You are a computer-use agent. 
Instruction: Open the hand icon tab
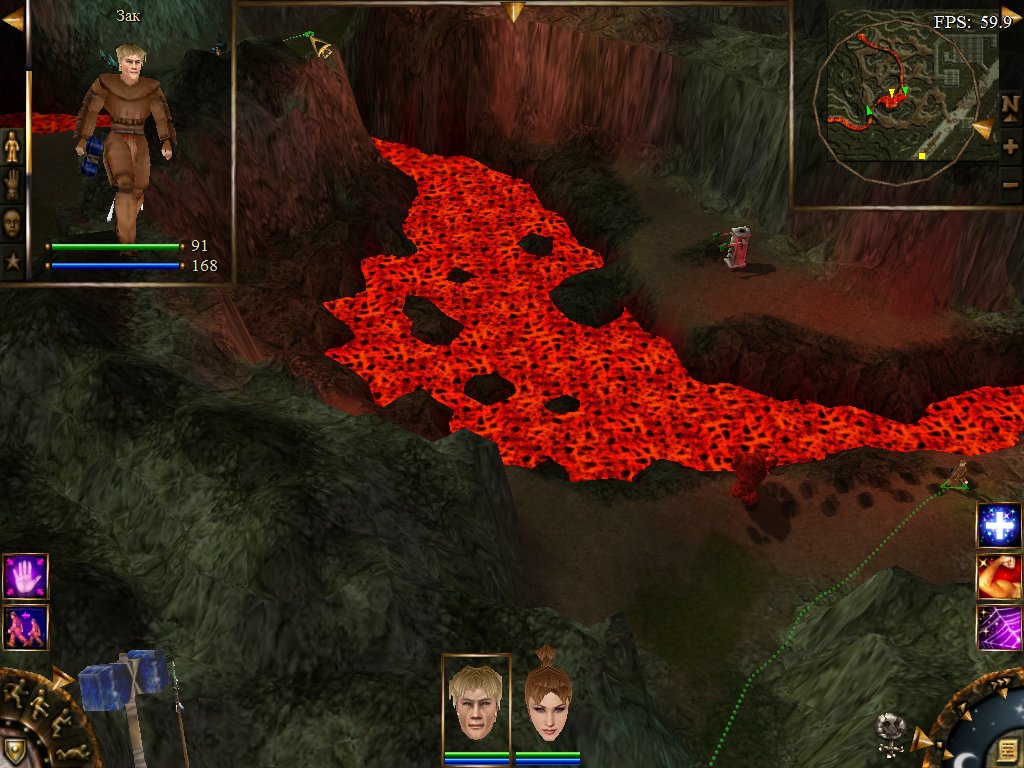coord(12,184)
